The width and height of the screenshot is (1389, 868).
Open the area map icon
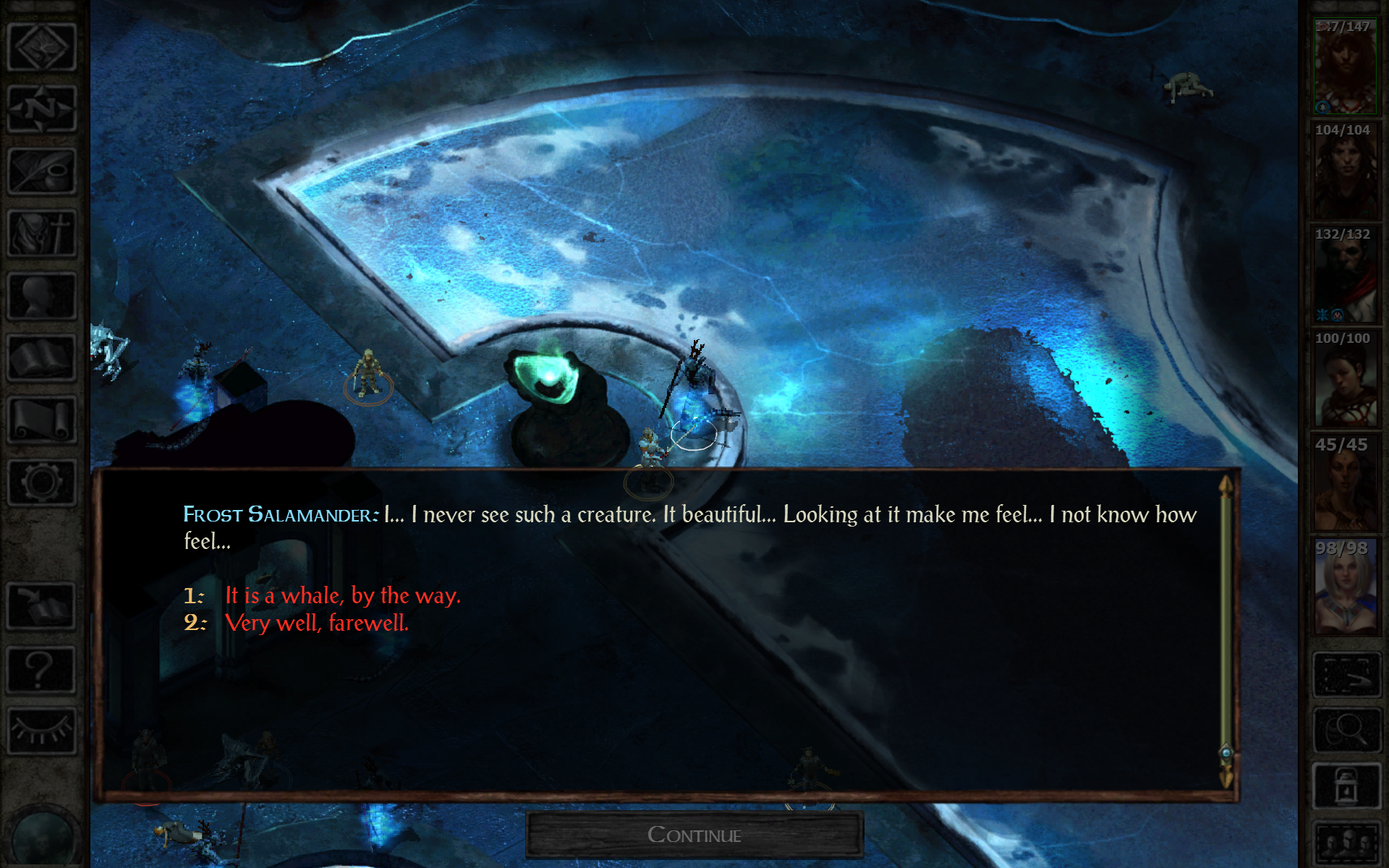point(41,45)
